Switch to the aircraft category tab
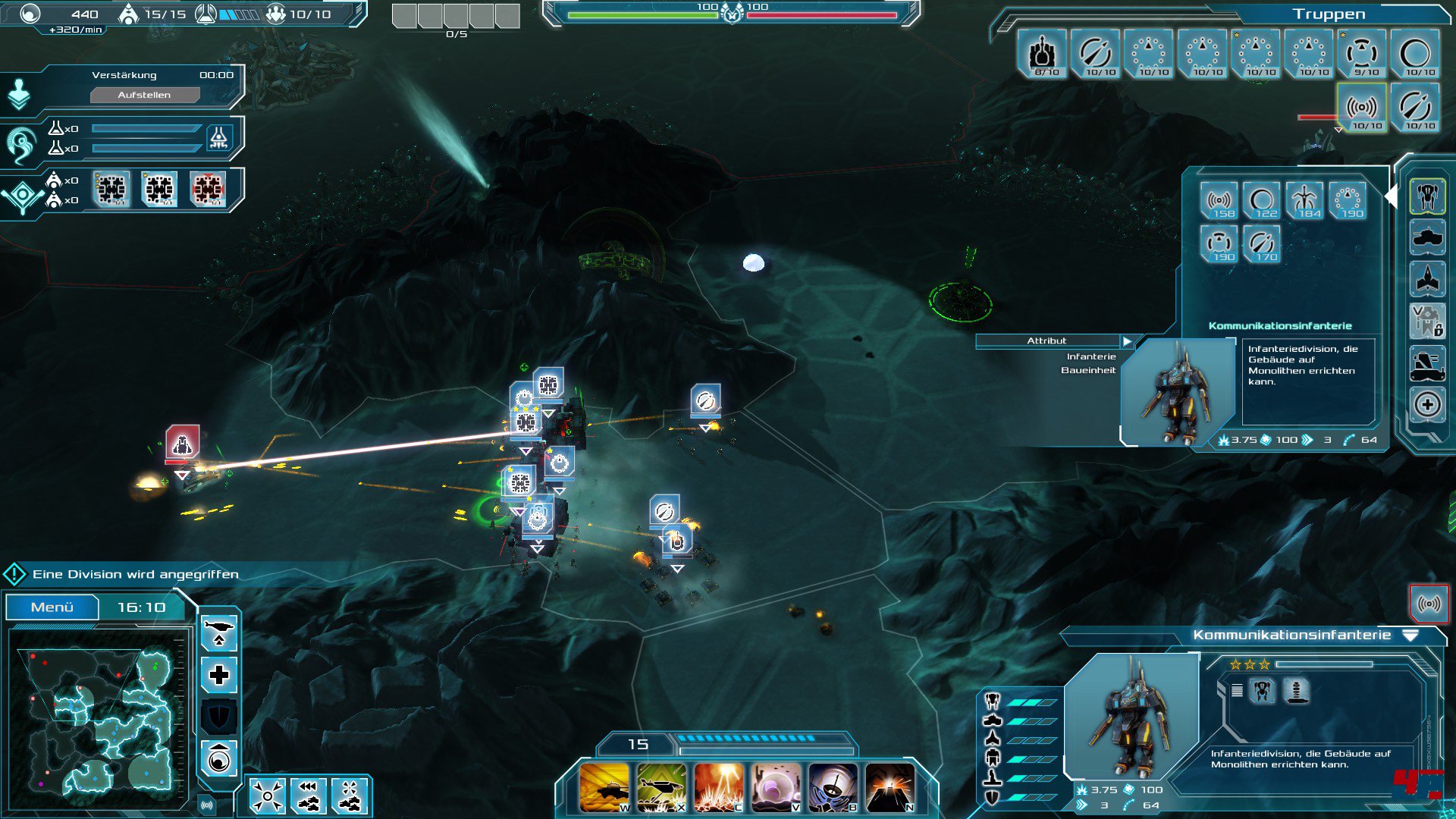The height and width of the screenshot is (819, 1456). pyautogui.click(x=1427, y=278)
